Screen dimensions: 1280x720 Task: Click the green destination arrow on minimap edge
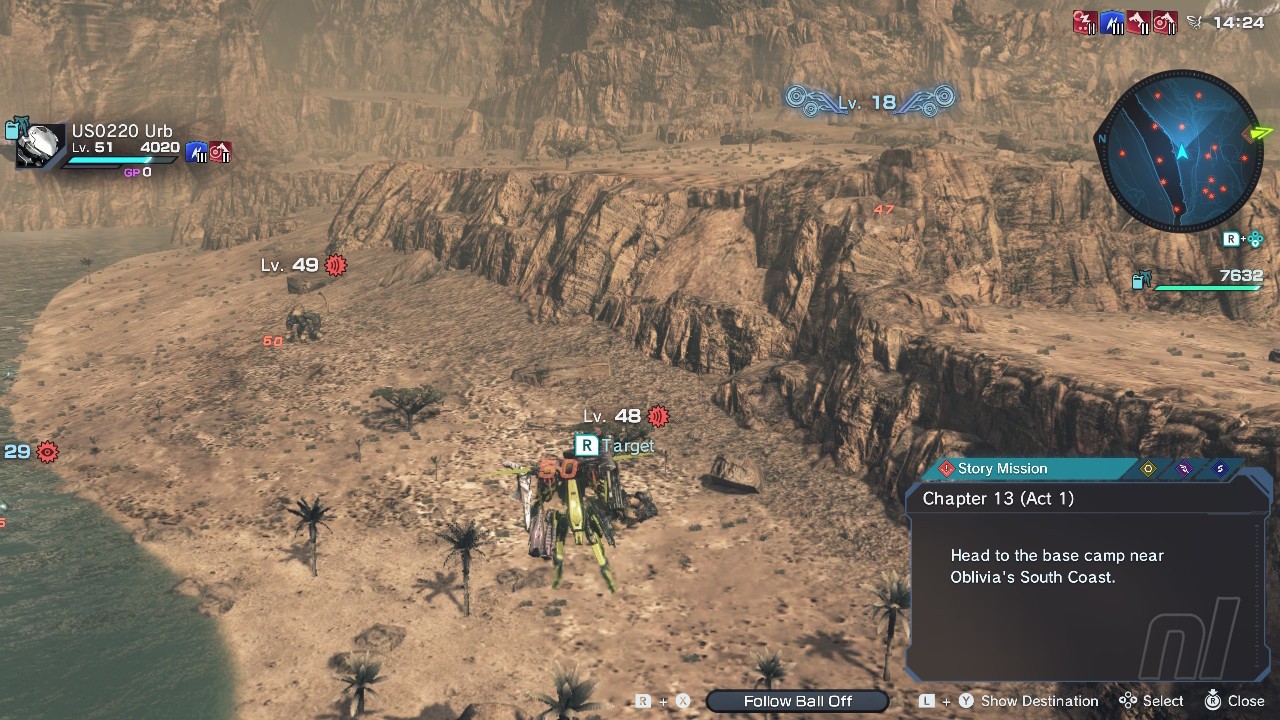[x=1259, y=132]
